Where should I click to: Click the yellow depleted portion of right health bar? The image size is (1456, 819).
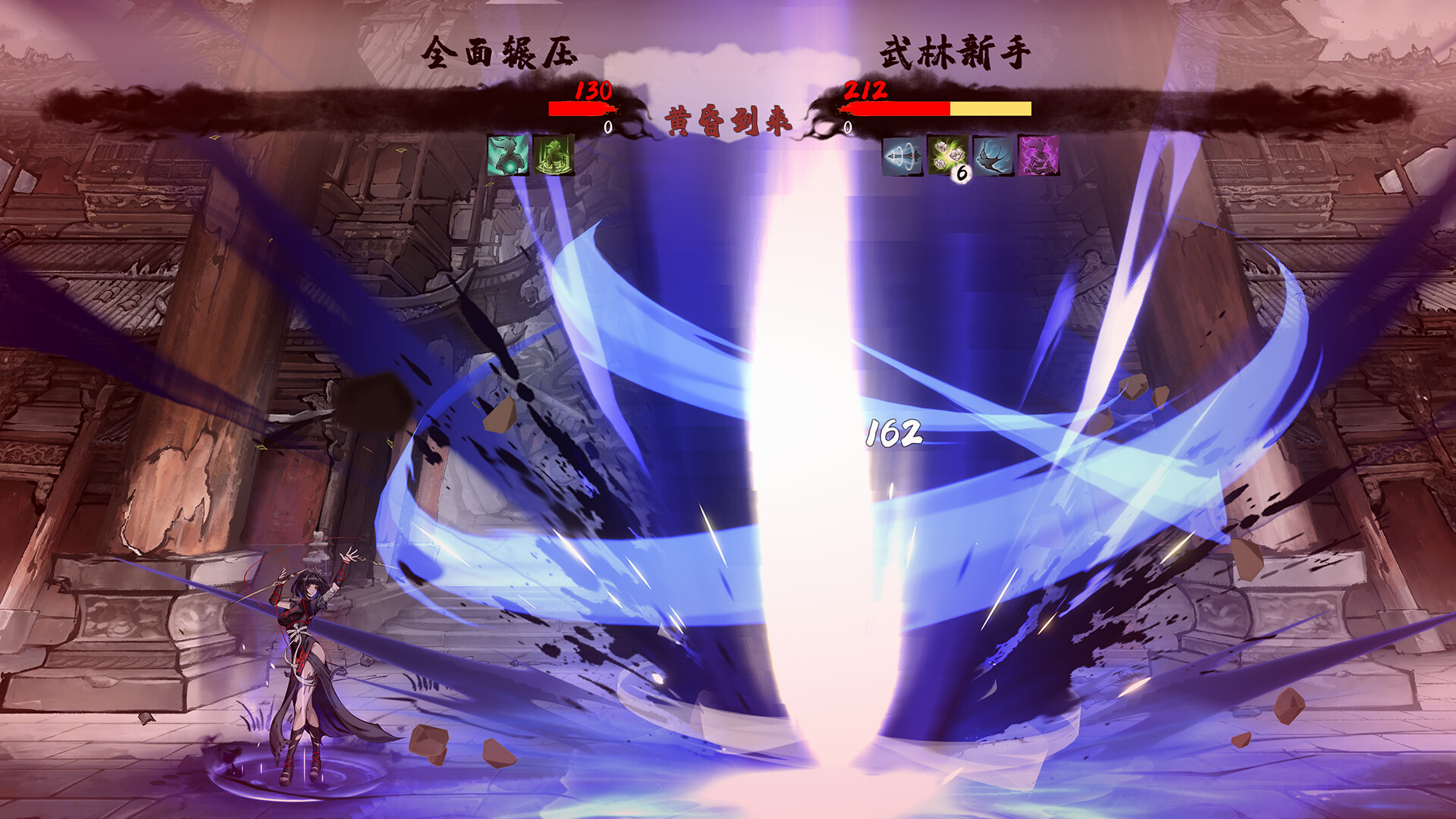990,108
